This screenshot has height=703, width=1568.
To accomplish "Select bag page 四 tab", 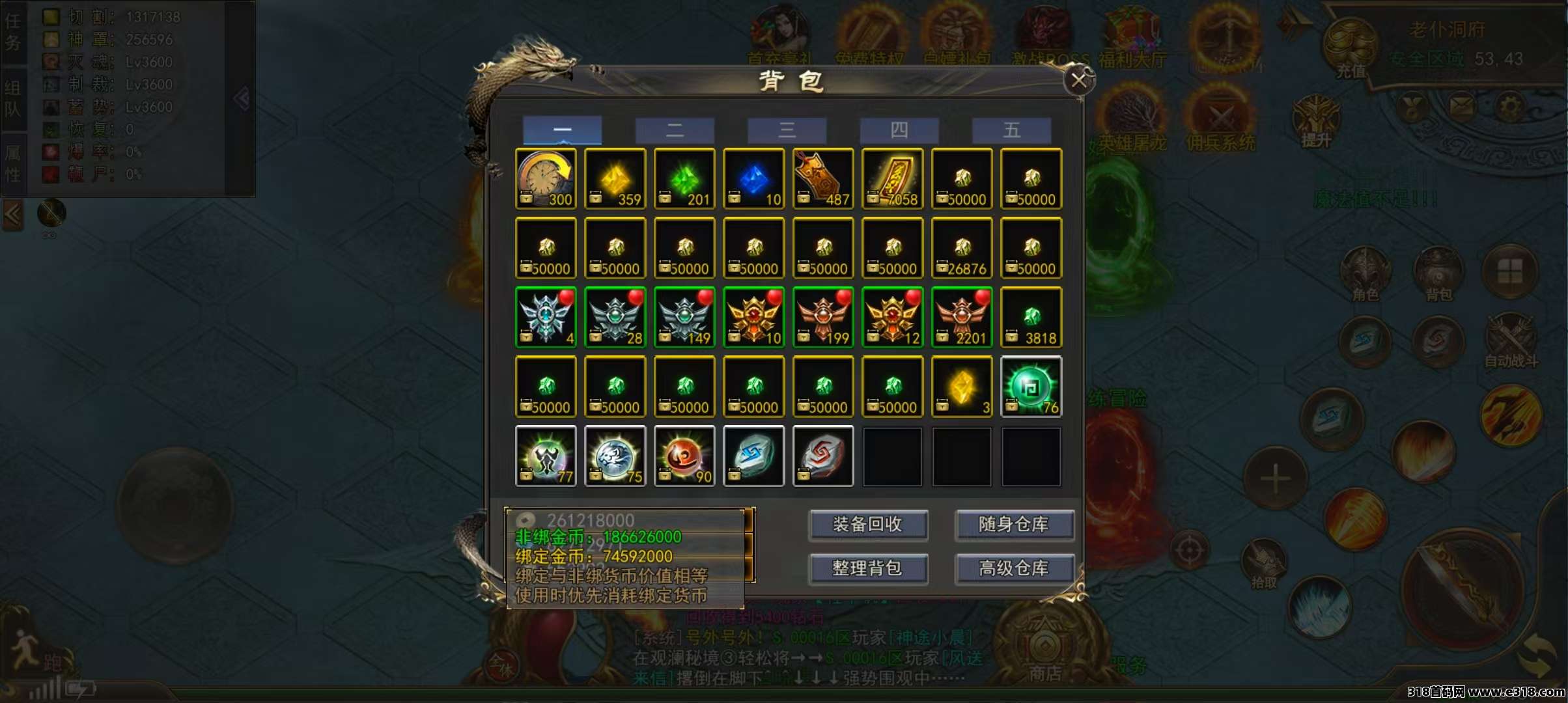I will point(899,130).
